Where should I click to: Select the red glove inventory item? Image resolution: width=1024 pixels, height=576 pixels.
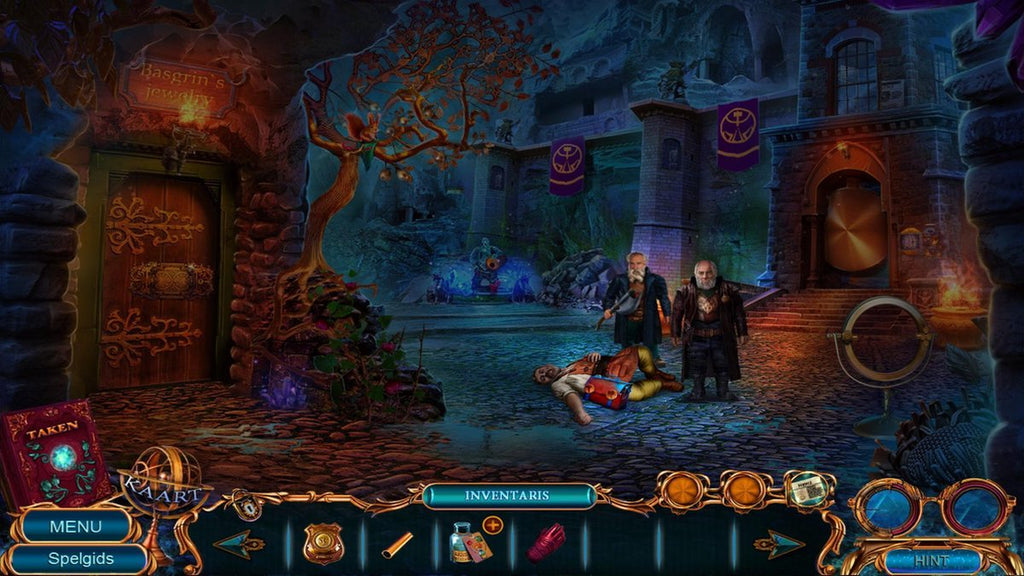pyautogui.click(x=546, y=543)
